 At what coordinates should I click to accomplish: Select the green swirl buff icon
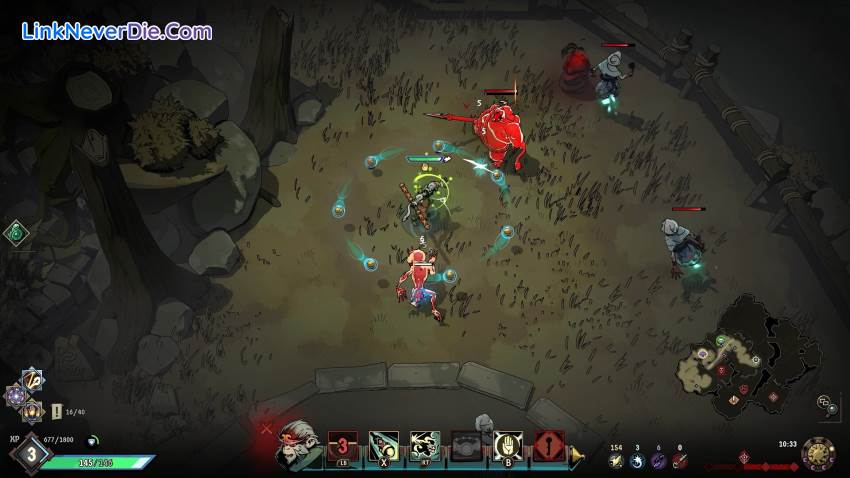coord(15,233)
